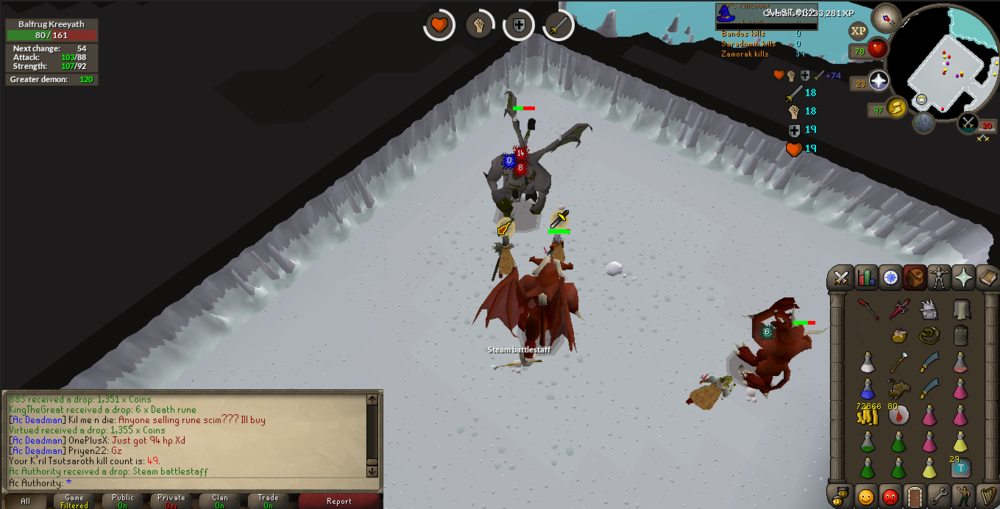Click the teleport tablet in inventory
The height and width of the screenshot is (509, 1000).
tap(960, 467)
